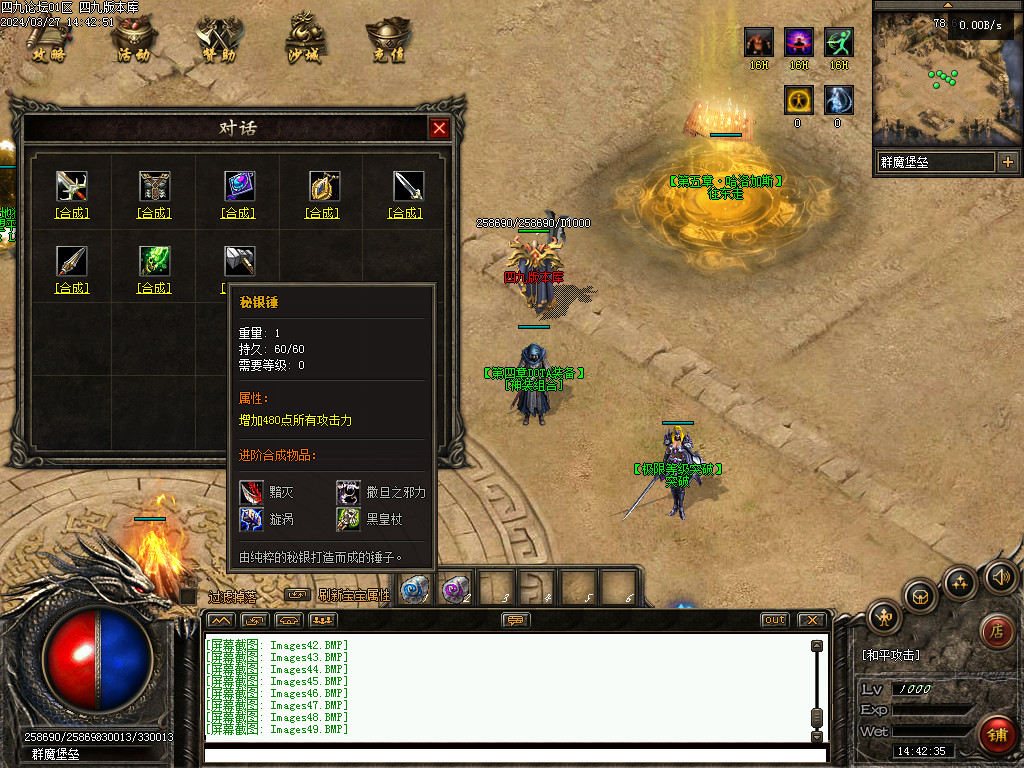Open the 活动 events menu
The height and width of the screenshot is (768, 1024).
click(134, 40)
